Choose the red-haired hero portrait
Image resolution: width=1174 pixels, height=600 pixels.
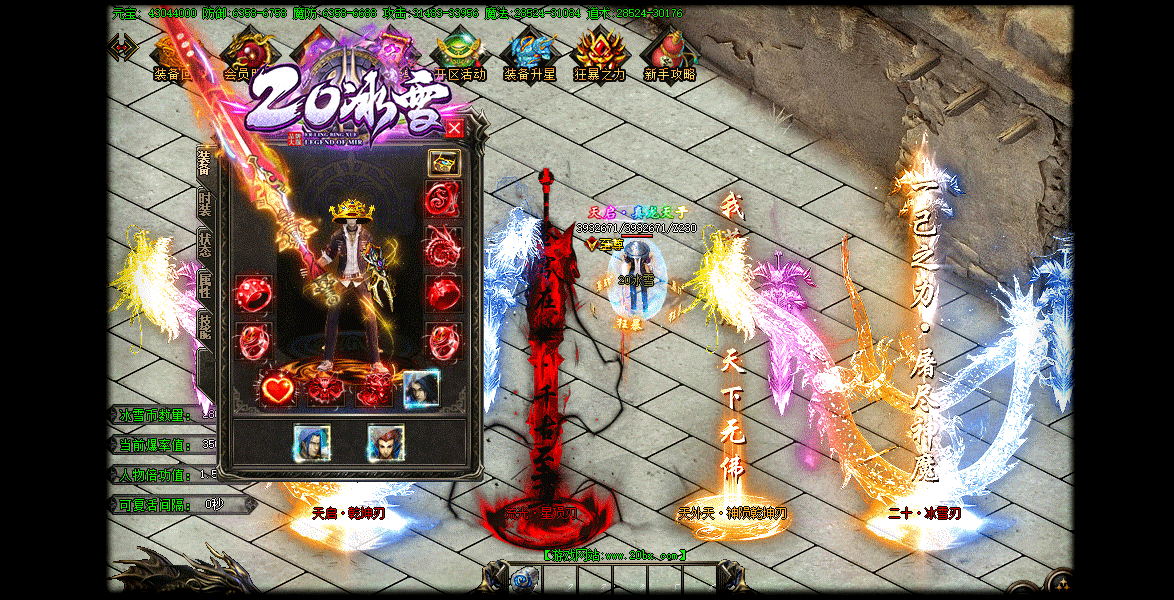[385, 443]
